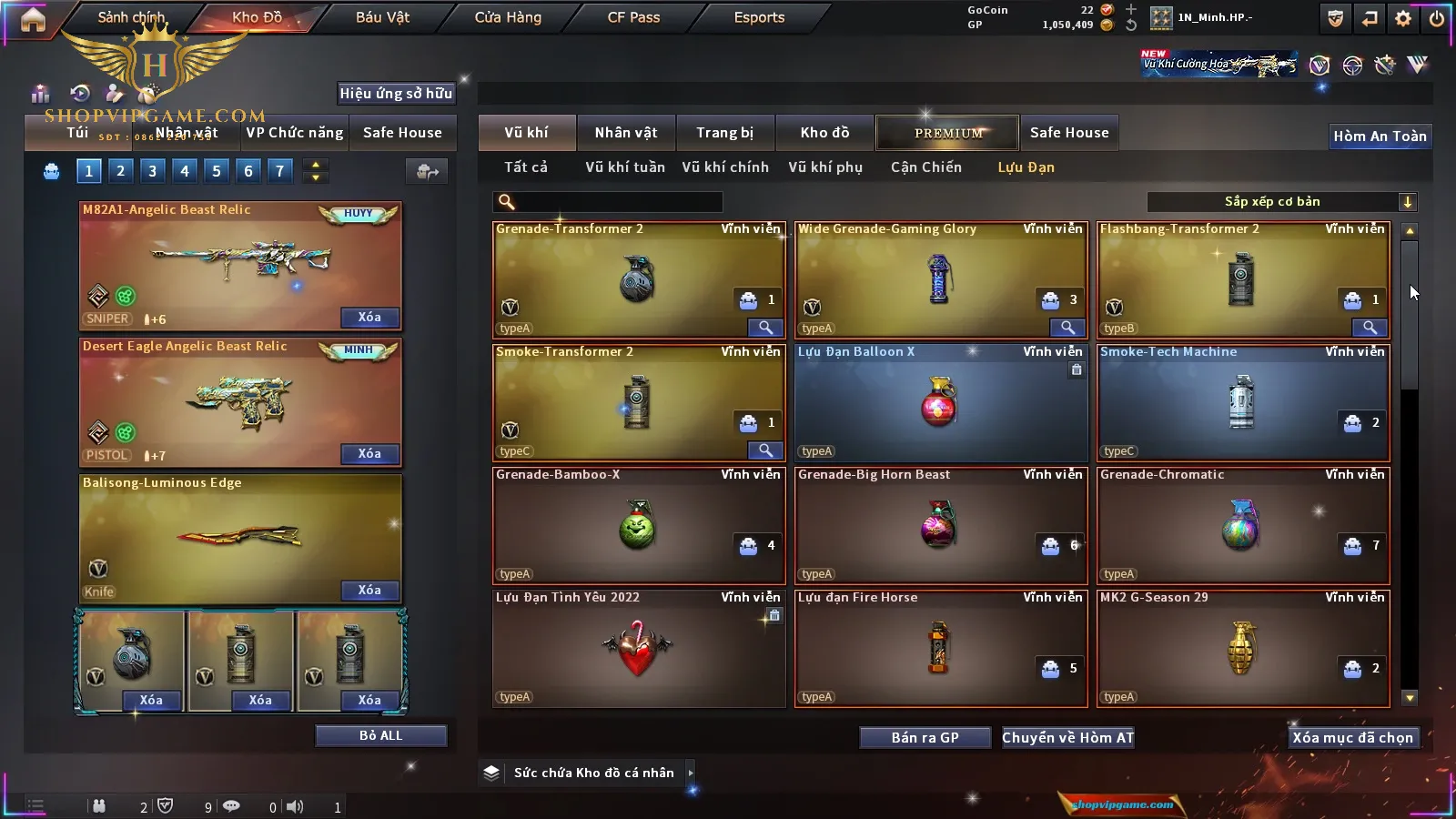Open the Hòm An Toàn button

1380,136
